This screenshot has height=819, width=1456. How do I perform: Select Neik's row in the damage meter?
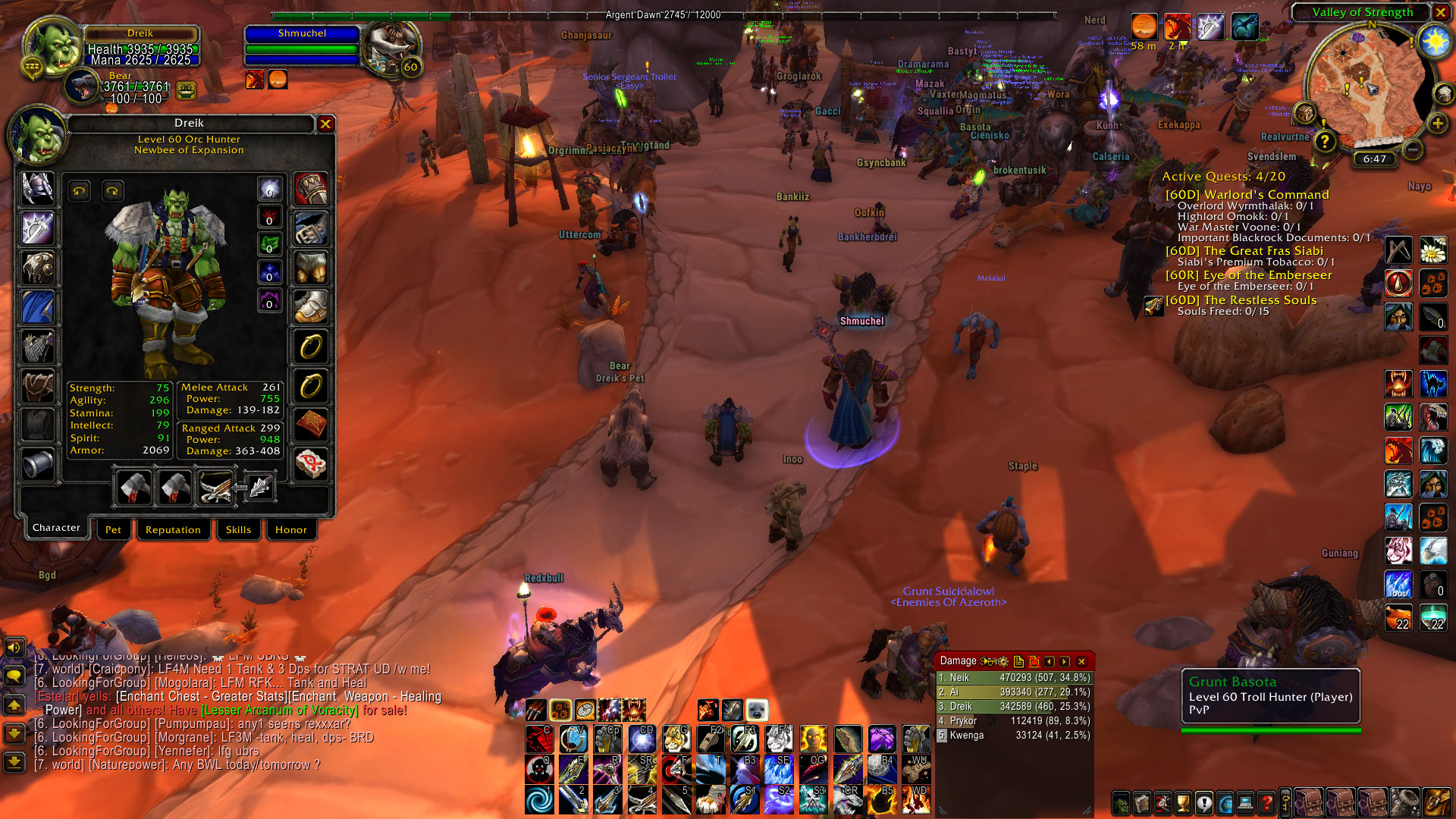pyautogui.click(x=1014, y=678)
